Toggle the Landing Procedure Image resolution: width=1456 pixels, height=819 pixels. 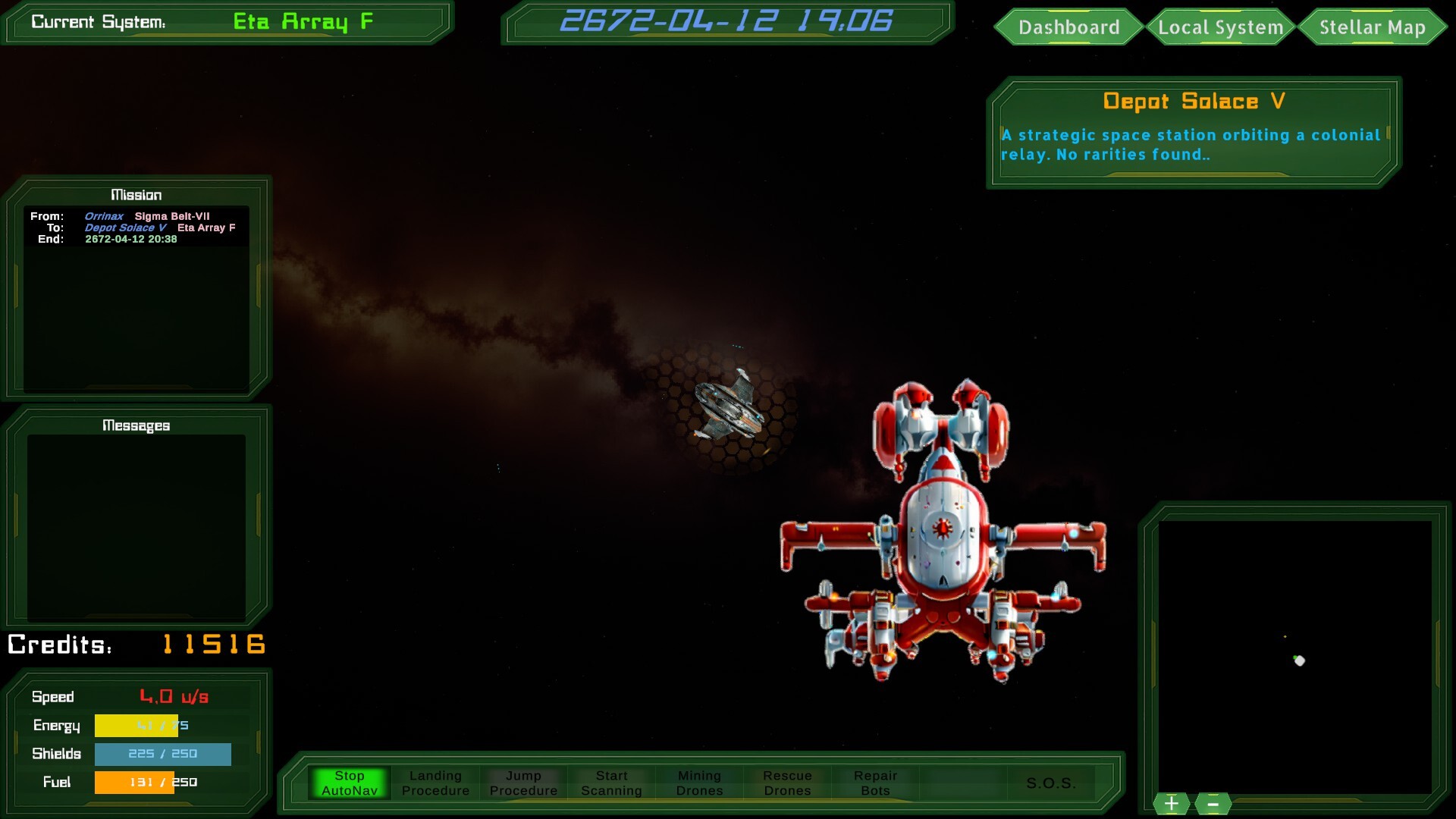click(x=435, y=783)
